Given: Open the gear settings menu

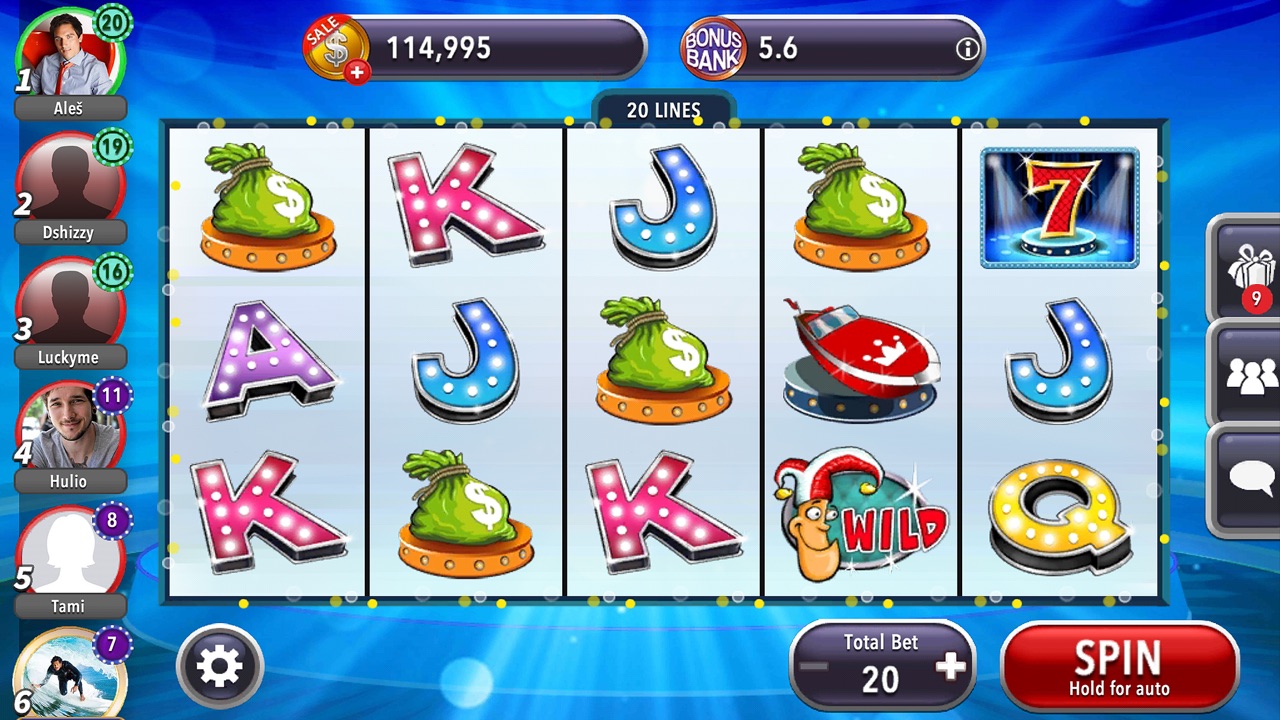Looking at the screenshot, I should pyautogui.click(x=220, y=666).
